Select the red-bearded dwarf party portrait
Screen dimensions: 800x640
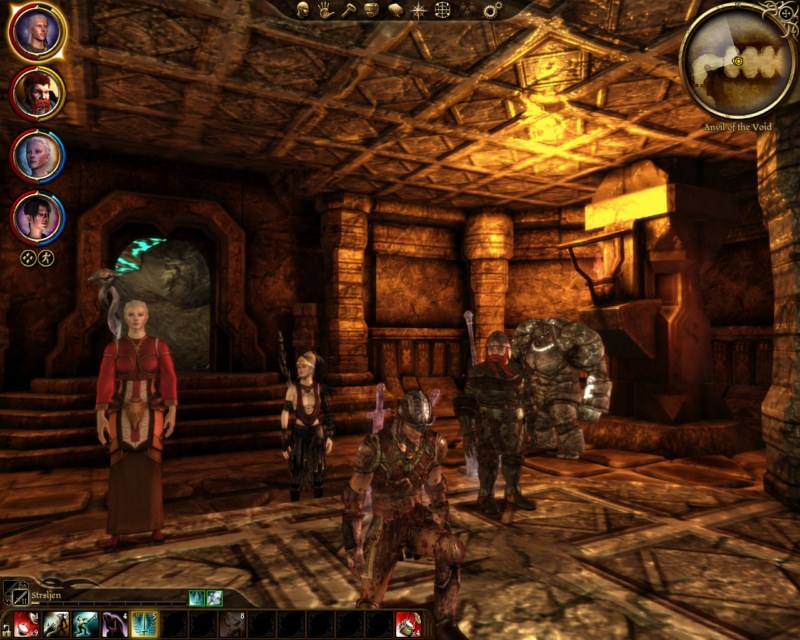(x=38, y=93)
